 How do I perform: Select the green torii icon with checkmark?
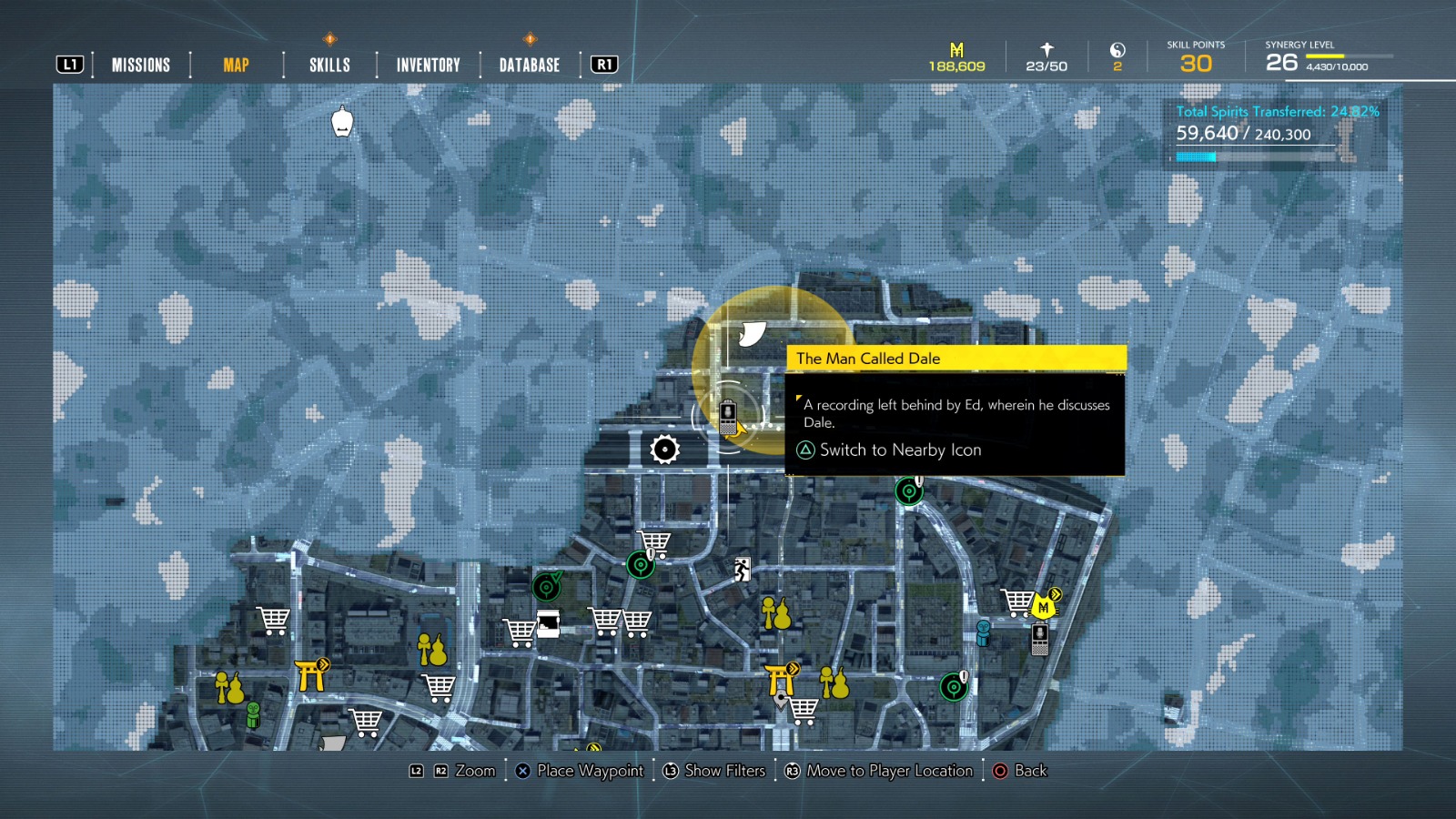(545, 586)
